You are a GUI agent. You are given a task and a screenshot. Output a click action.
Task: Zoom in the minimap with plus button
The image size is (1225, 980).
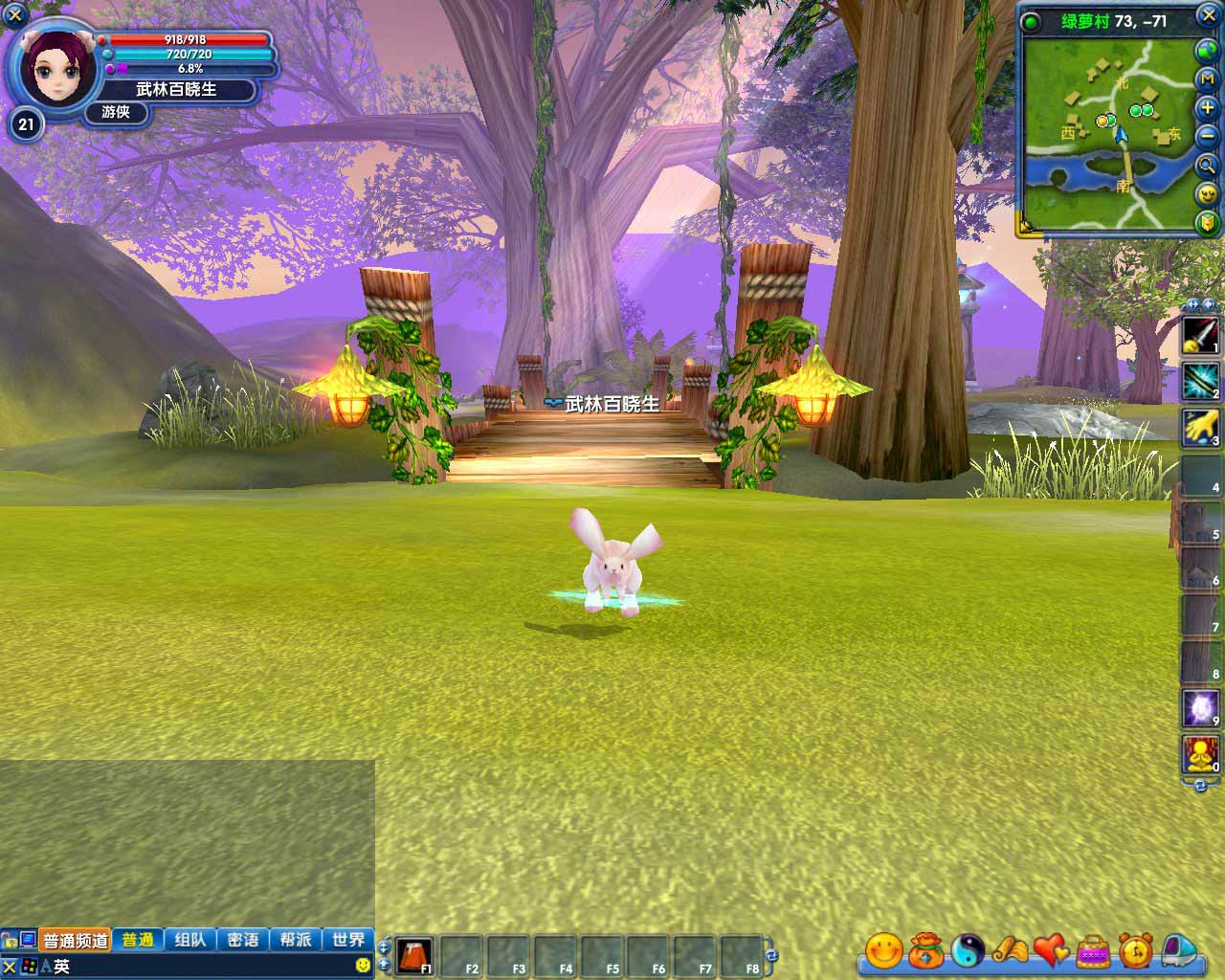(x=1208, y=109)
